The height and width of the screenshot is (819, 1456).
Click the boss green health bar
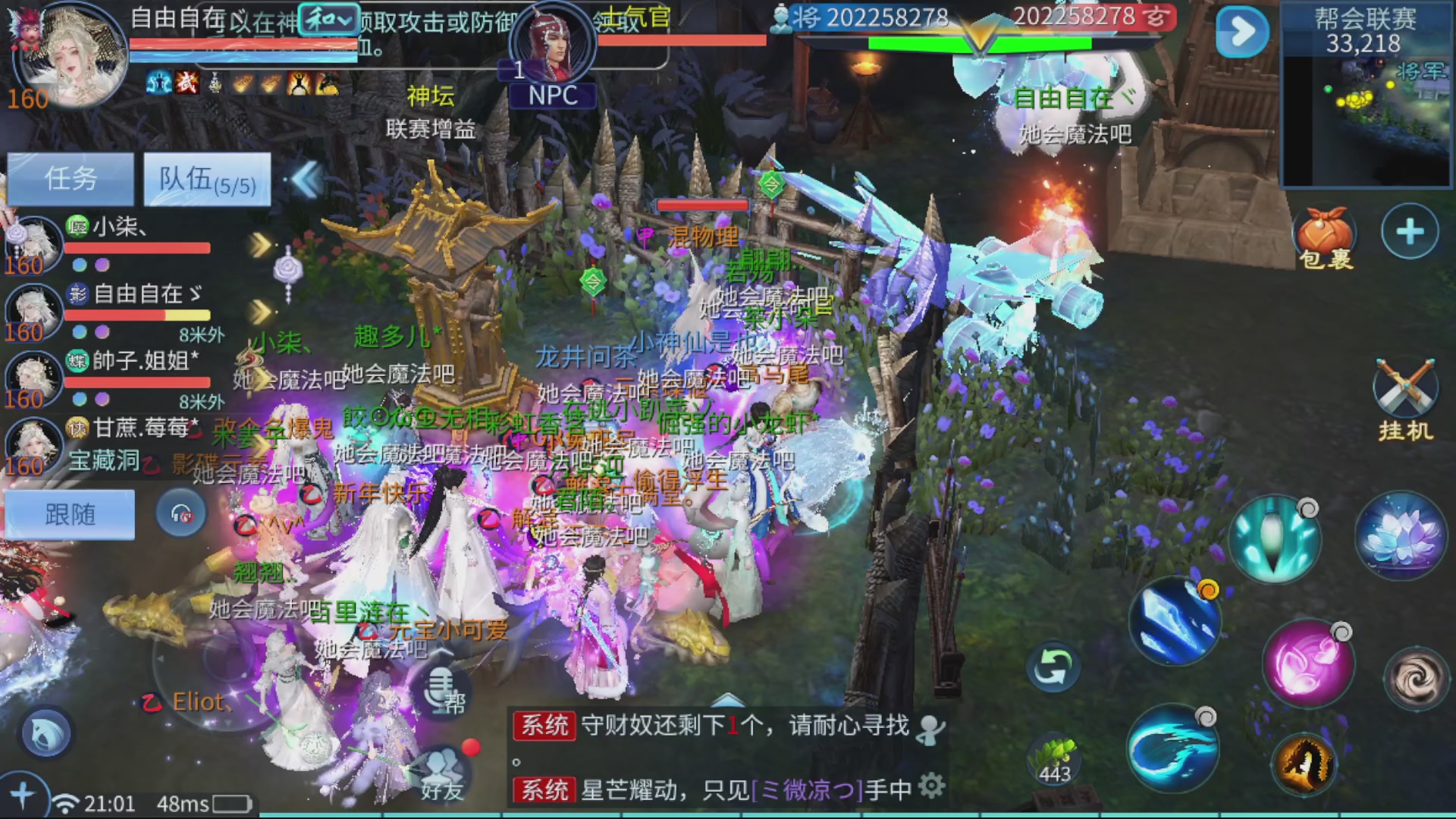point(978,44)
